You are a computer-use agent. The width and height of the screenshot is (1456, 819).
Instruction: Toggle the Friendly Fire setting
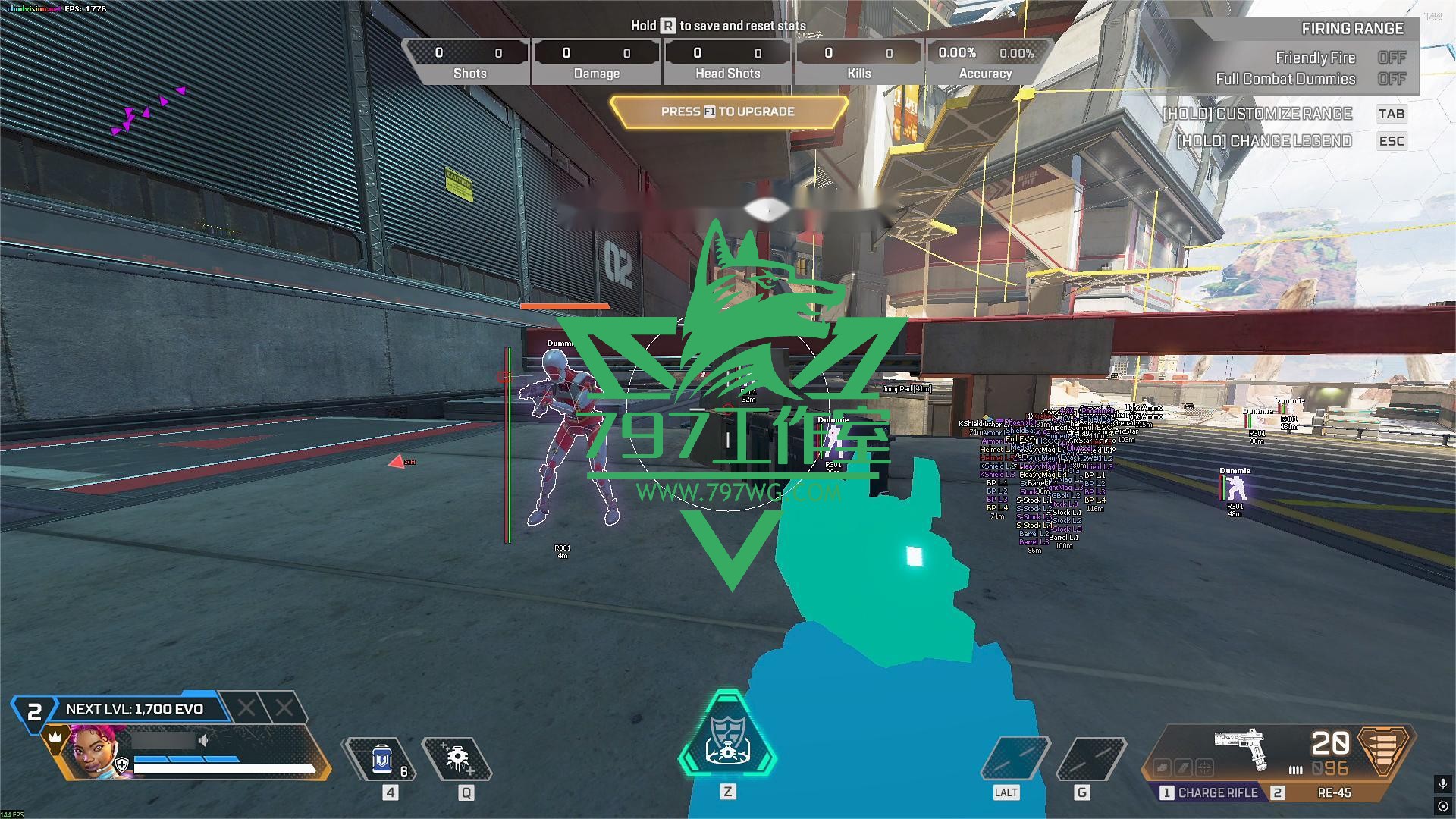click(x=1392, y=58)
